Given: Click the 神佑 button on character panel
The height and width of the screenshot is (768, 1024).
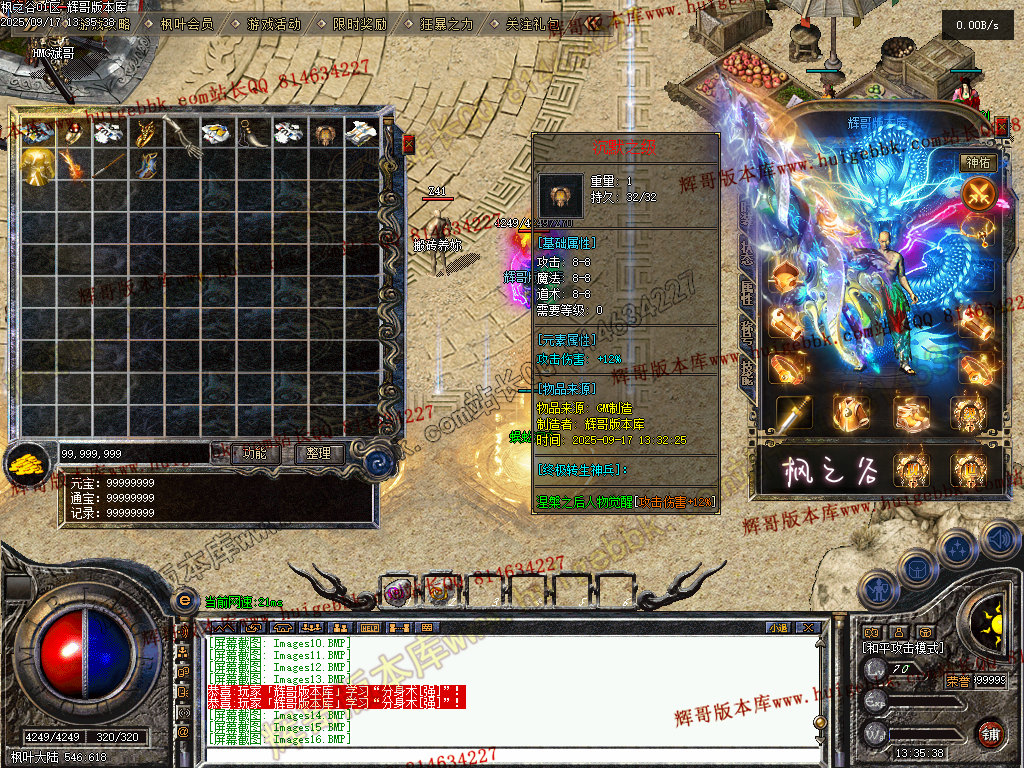Looking at the screenshot, I should (977, 162).
